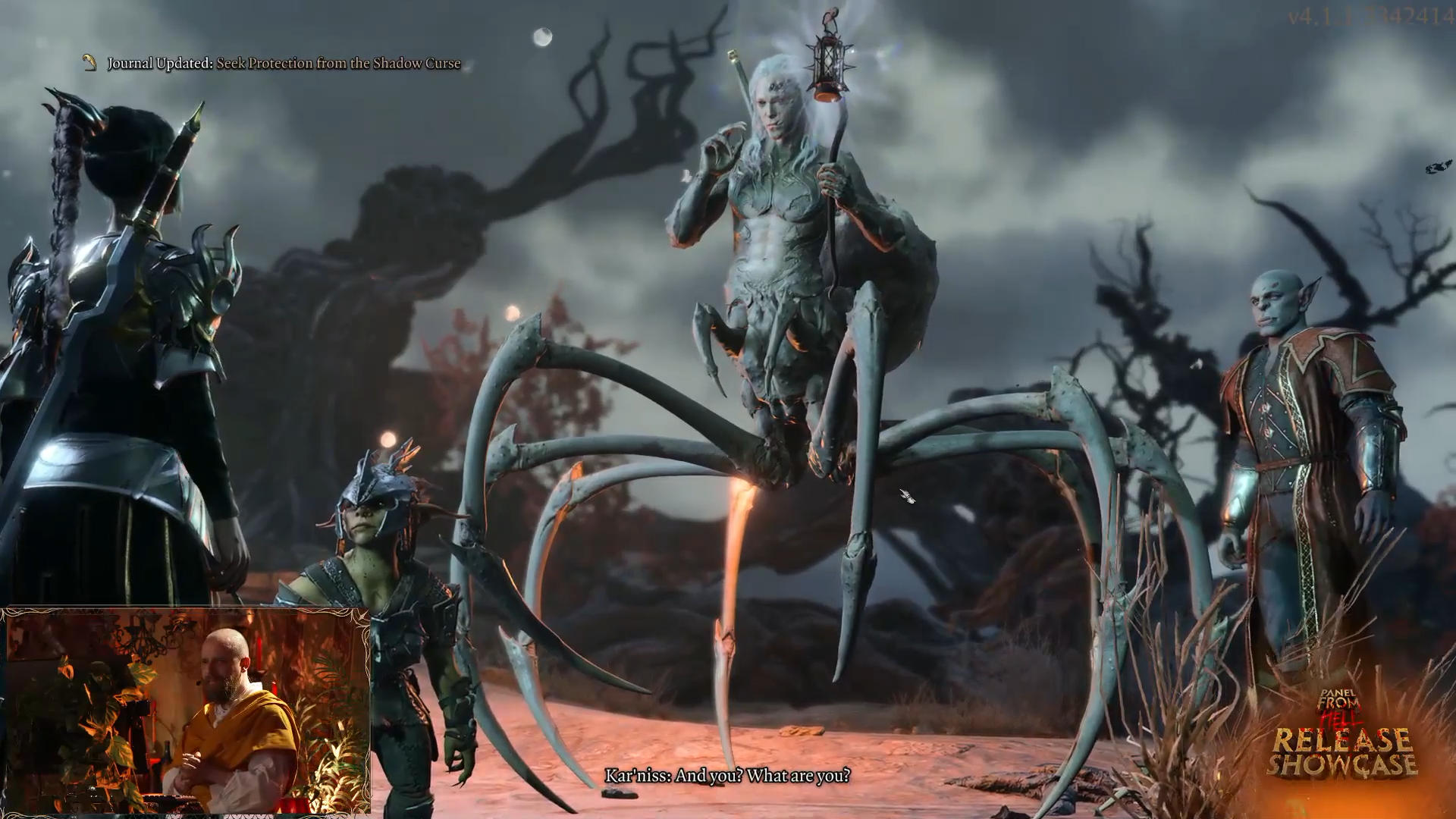Click the presenter webcam overlay
The width and height of the screenshot is (1456, 819).
coord(187,711)
